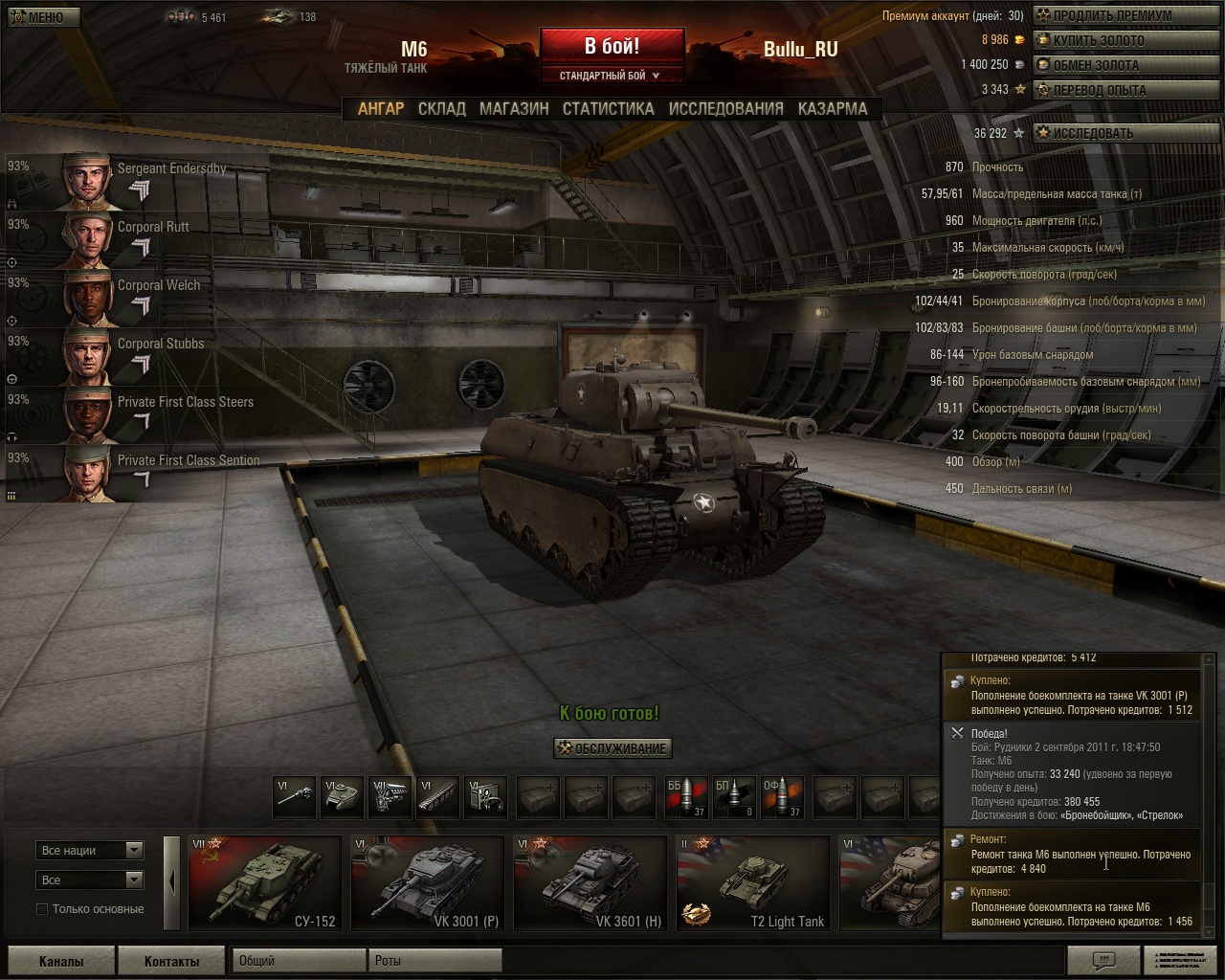Select the VK 3601 (H) tank
1225x980 pixels.
click(x=590, y=882)
